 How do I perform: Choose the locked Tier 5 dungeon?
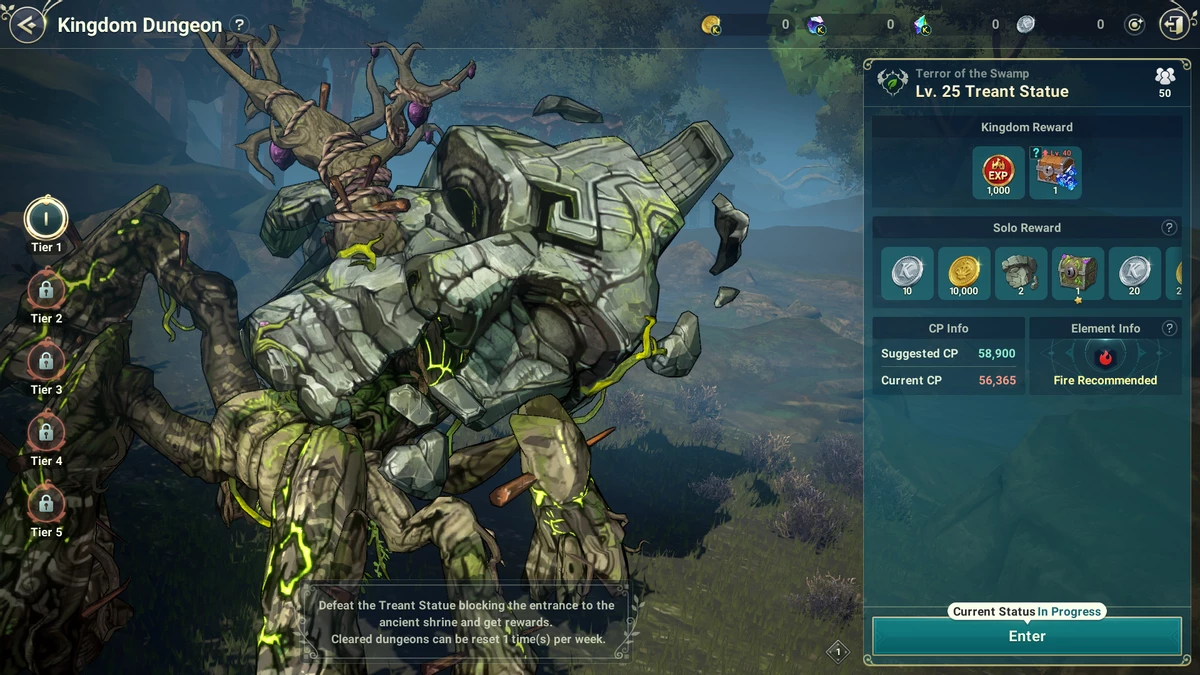coord(46,504)
